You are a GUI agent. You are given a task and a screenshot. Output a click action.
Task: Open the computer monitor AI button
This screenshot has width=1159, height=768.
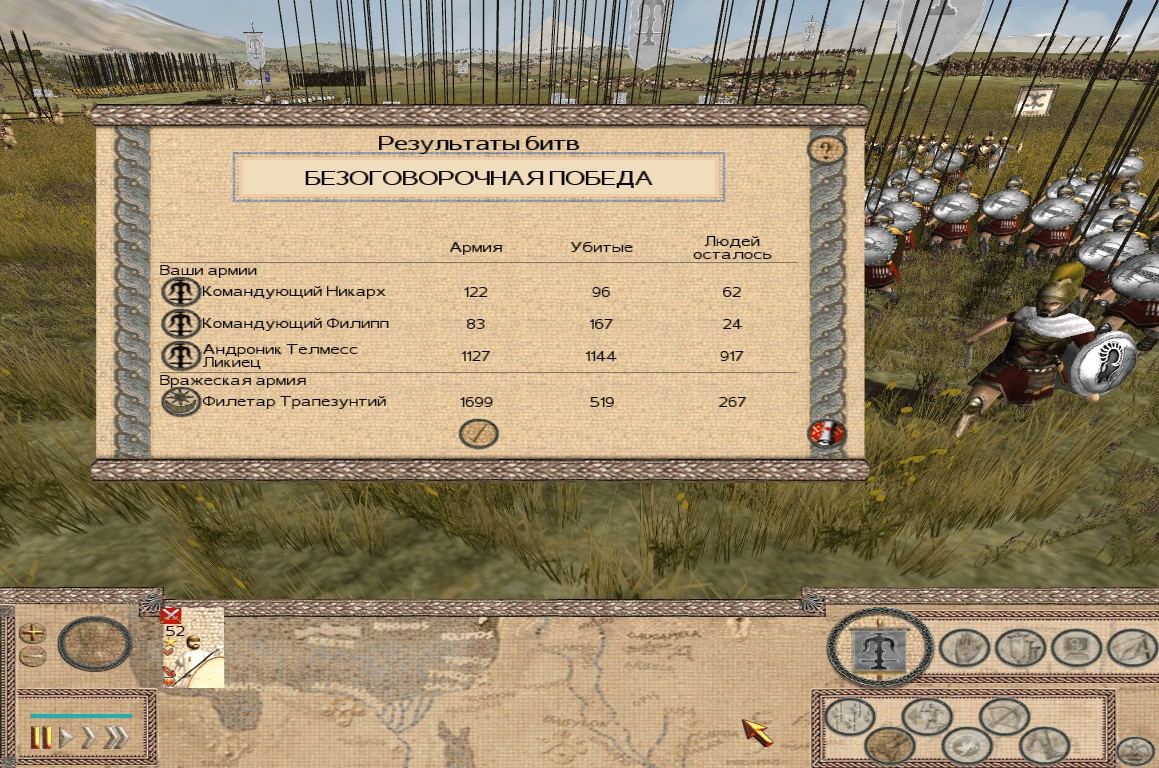[x=1076, y=648]
